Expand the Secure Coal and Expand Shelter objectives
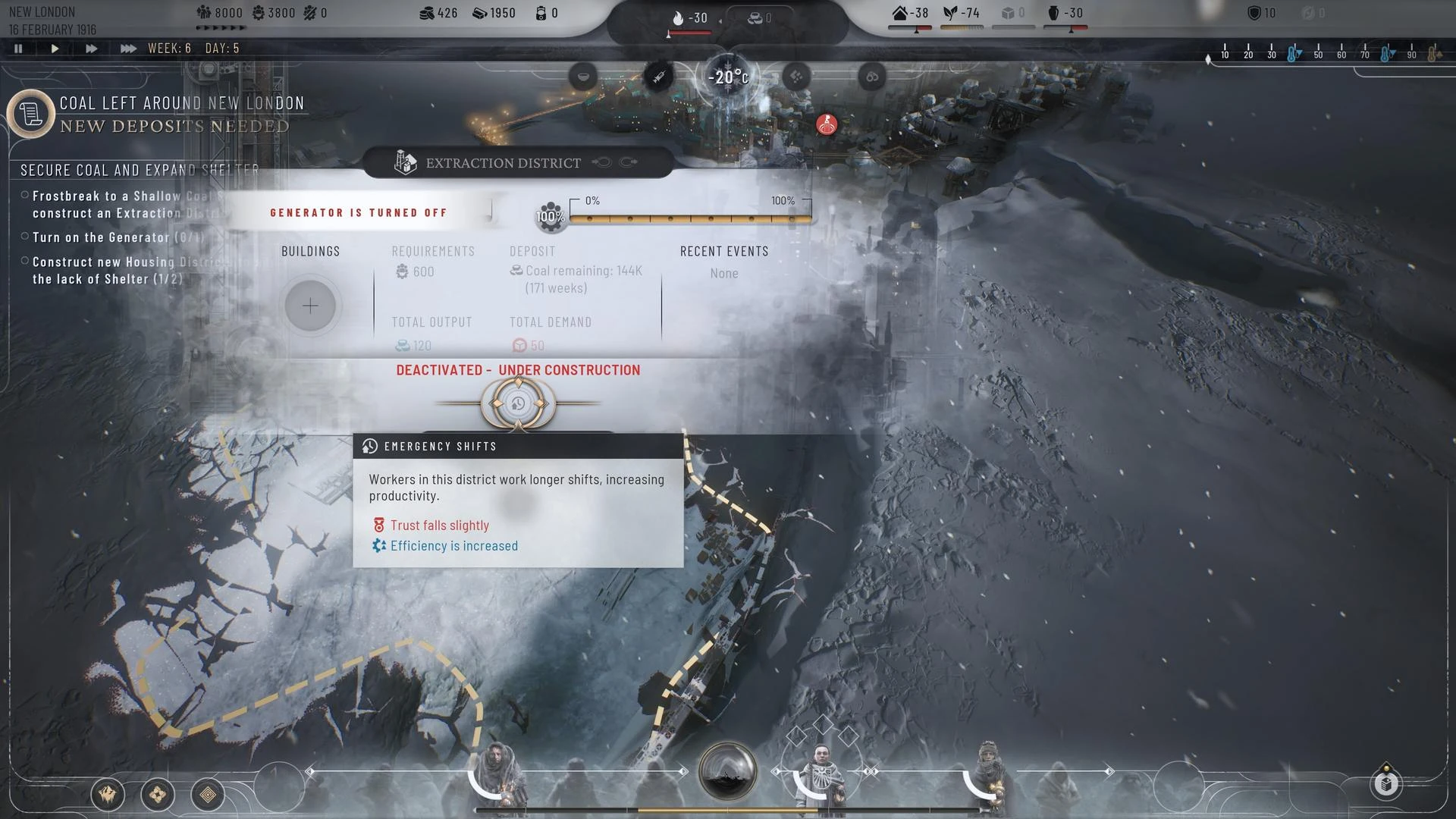 click(x=139, y=170)
